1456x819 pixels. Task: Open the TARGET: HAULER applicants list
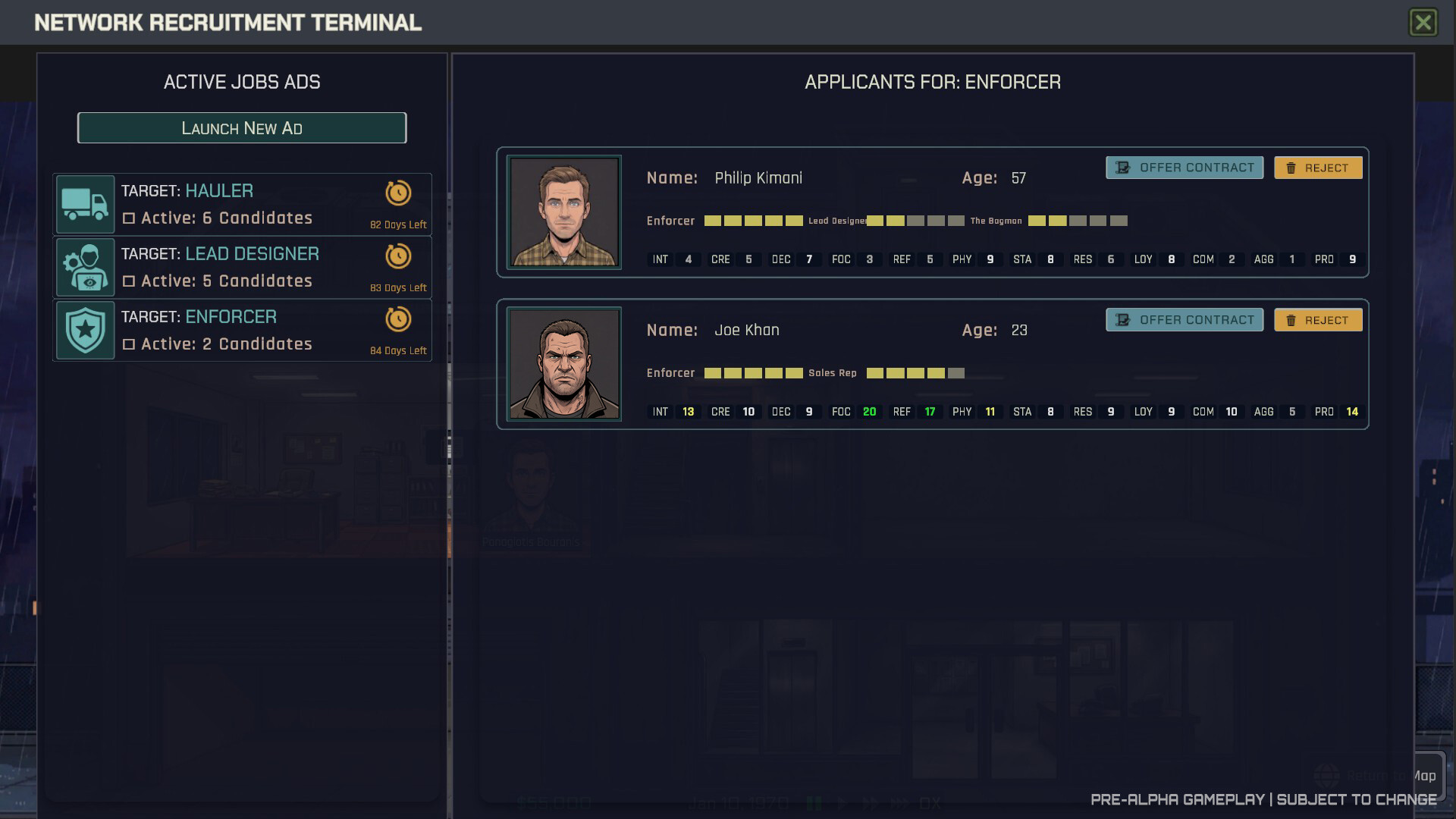(x=241, y=203)
